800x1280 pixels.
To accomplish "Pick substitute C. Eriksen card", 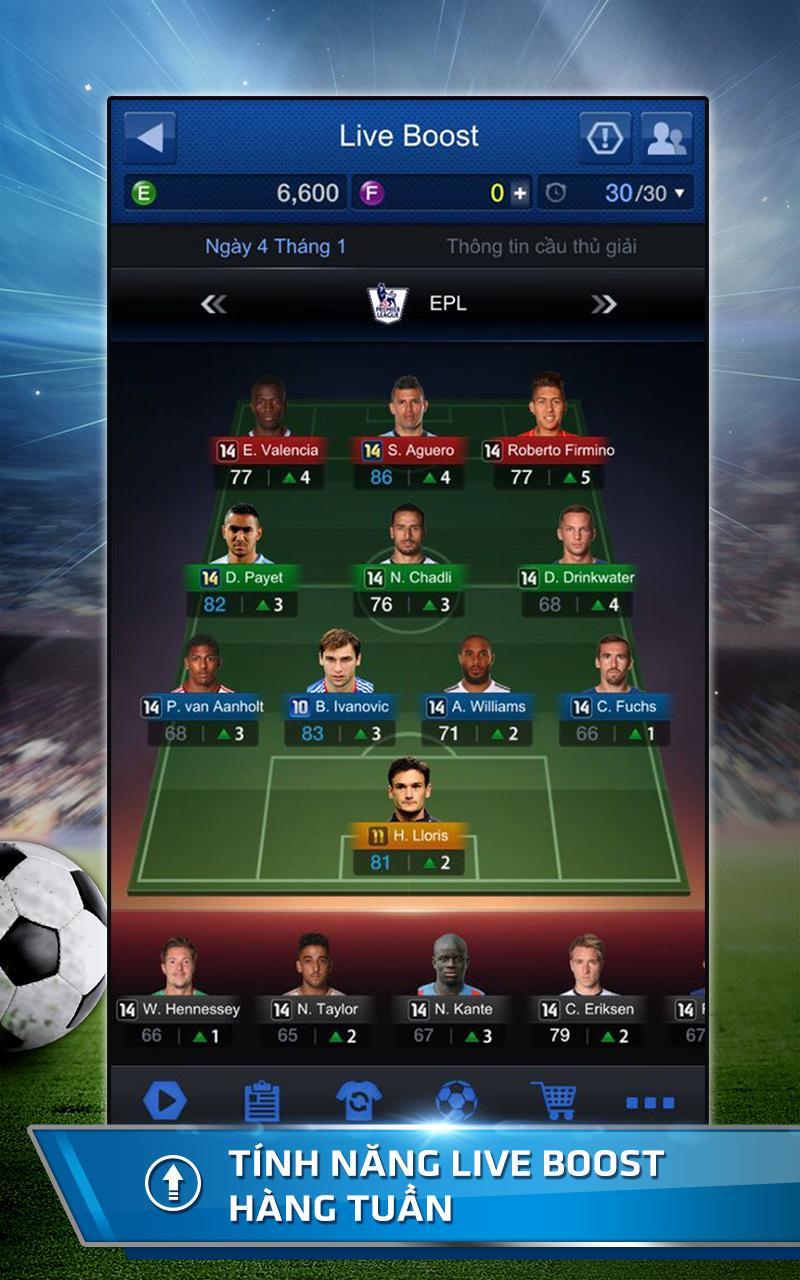I will click(586, 991).
